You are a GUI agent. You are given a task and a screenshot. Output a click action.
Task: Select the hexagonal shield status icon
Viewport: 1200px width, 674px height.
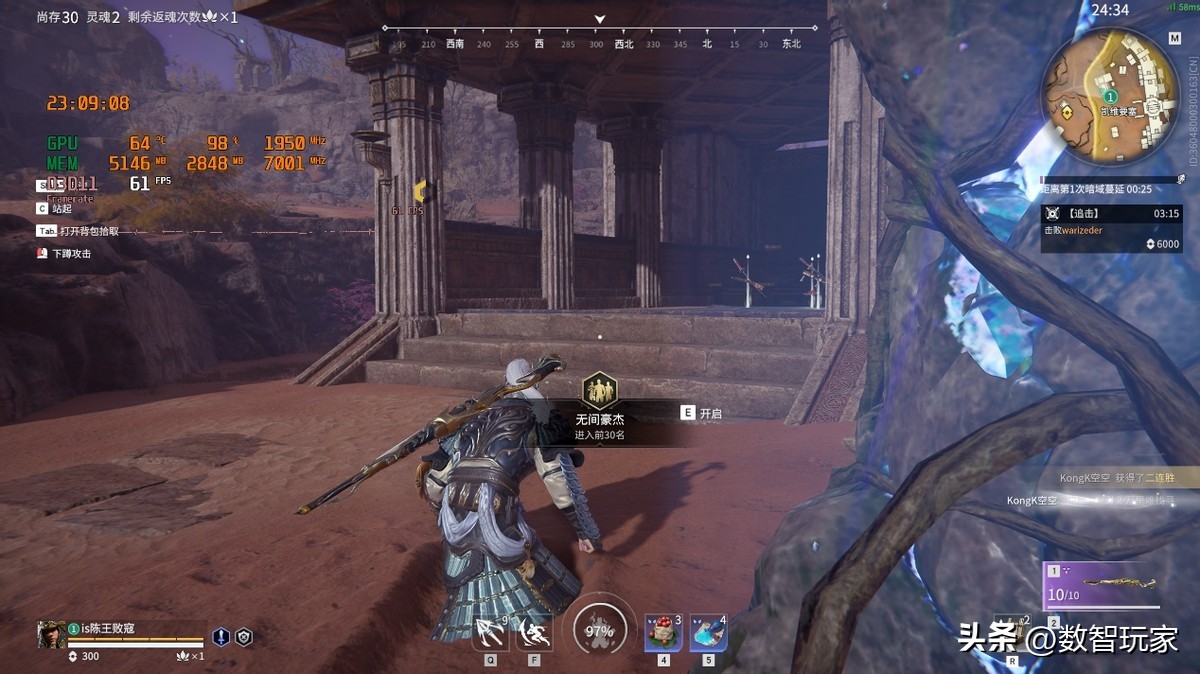(x=243, y=636)
